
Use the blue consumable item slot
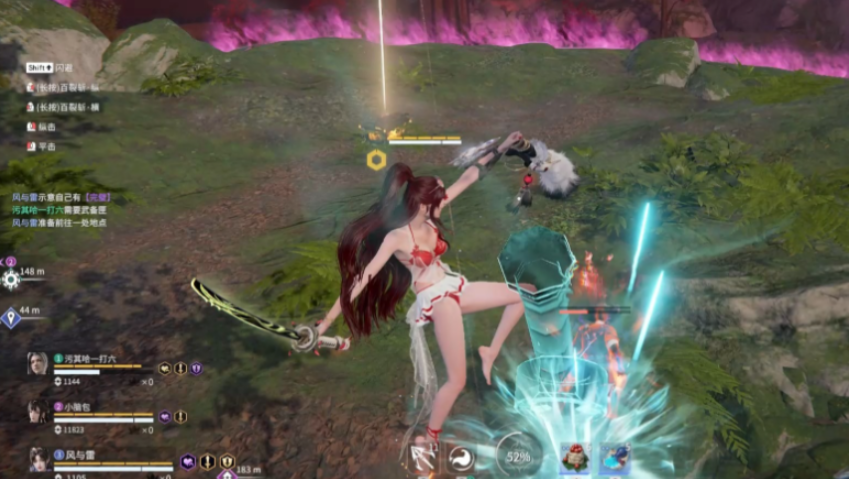point(614,459)
